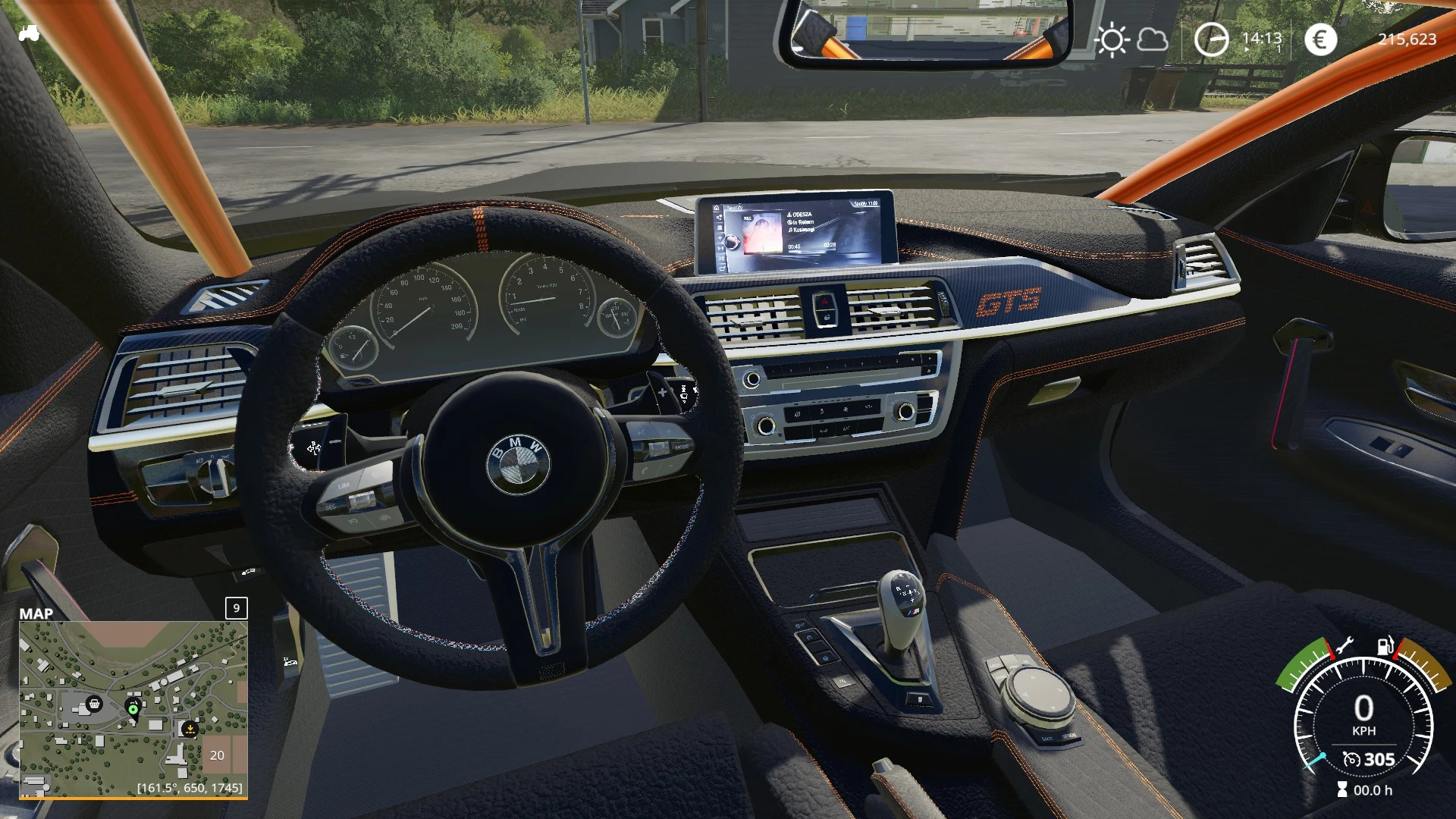Click the euro money icon
The height and width of the screenshot is (819, 1456).
coord(1320,39)
